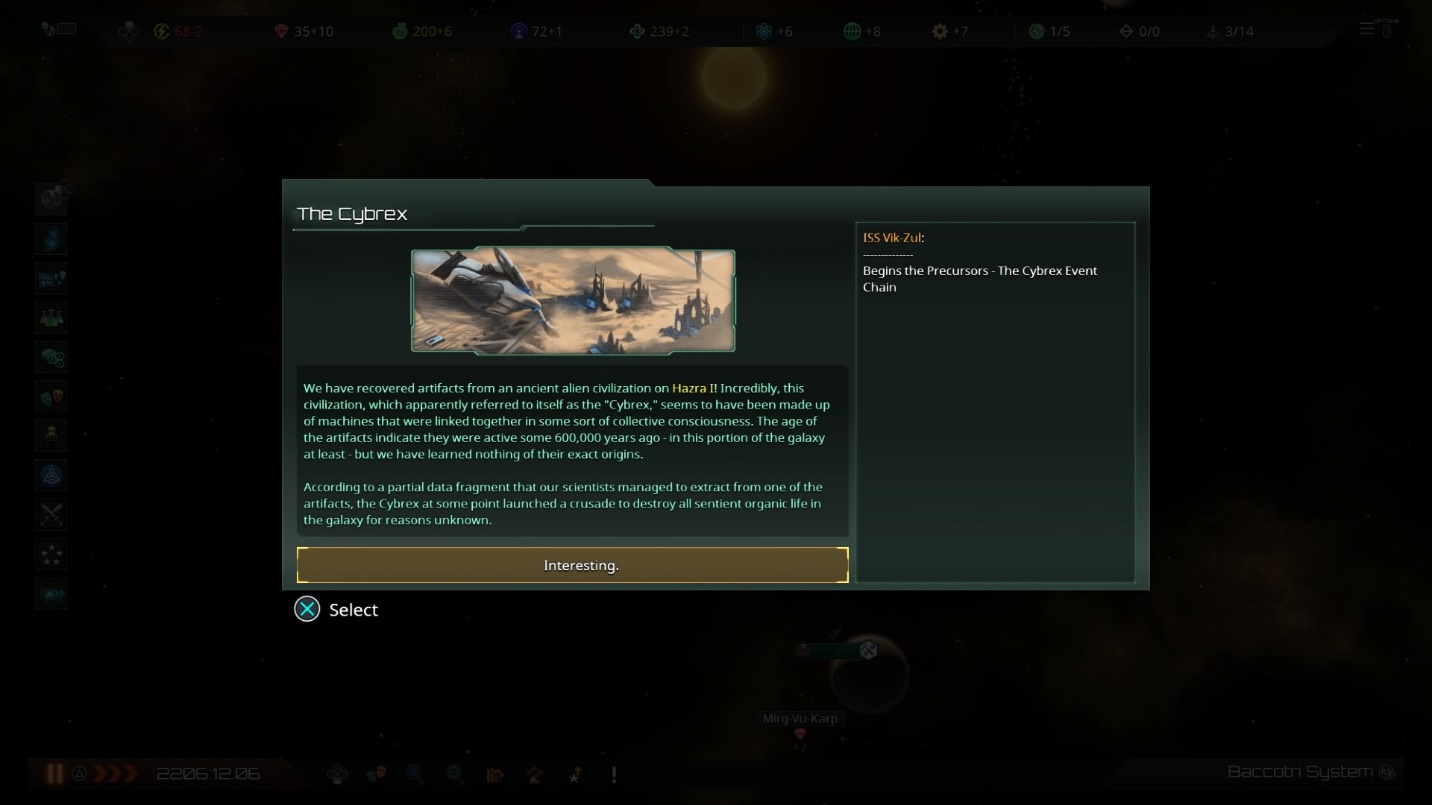Image resolution: width=1432 pixels, height=805 pixels.
Task: Open the flasks research icon in the sidebar
Action: tap(52, 317)
